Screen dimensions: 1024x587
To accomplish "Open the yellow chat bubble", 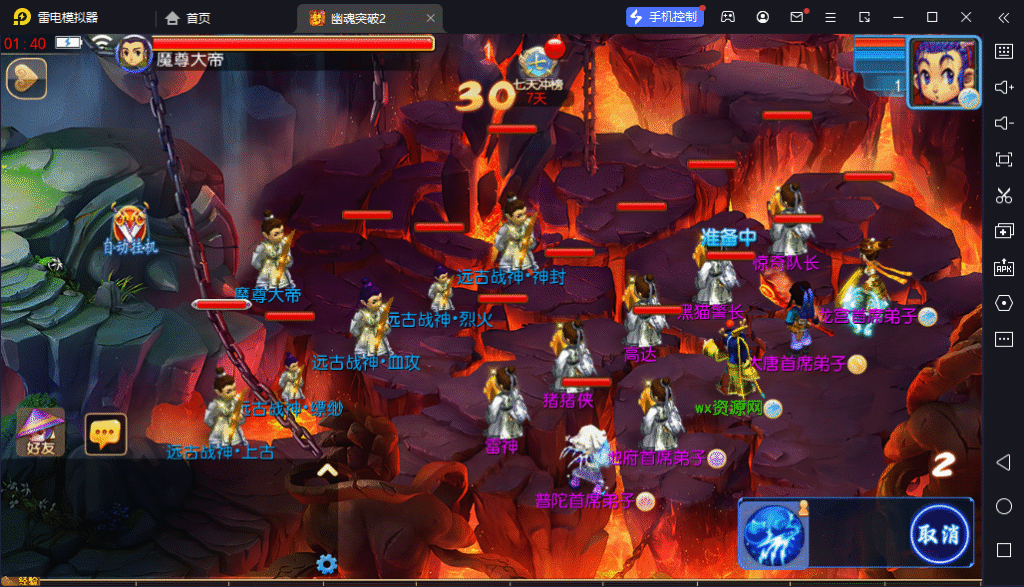I will click(105, 433).
